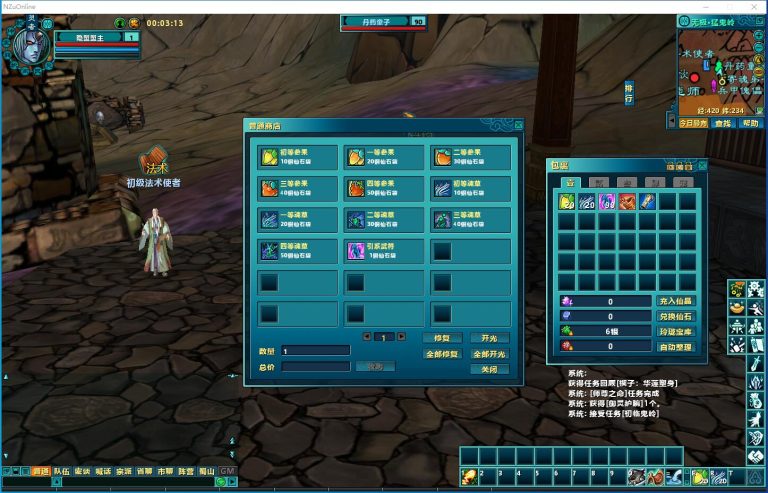Screen dimensions: 768x493
Task: Select the red armor item in the bag
Action: (627, 202)
